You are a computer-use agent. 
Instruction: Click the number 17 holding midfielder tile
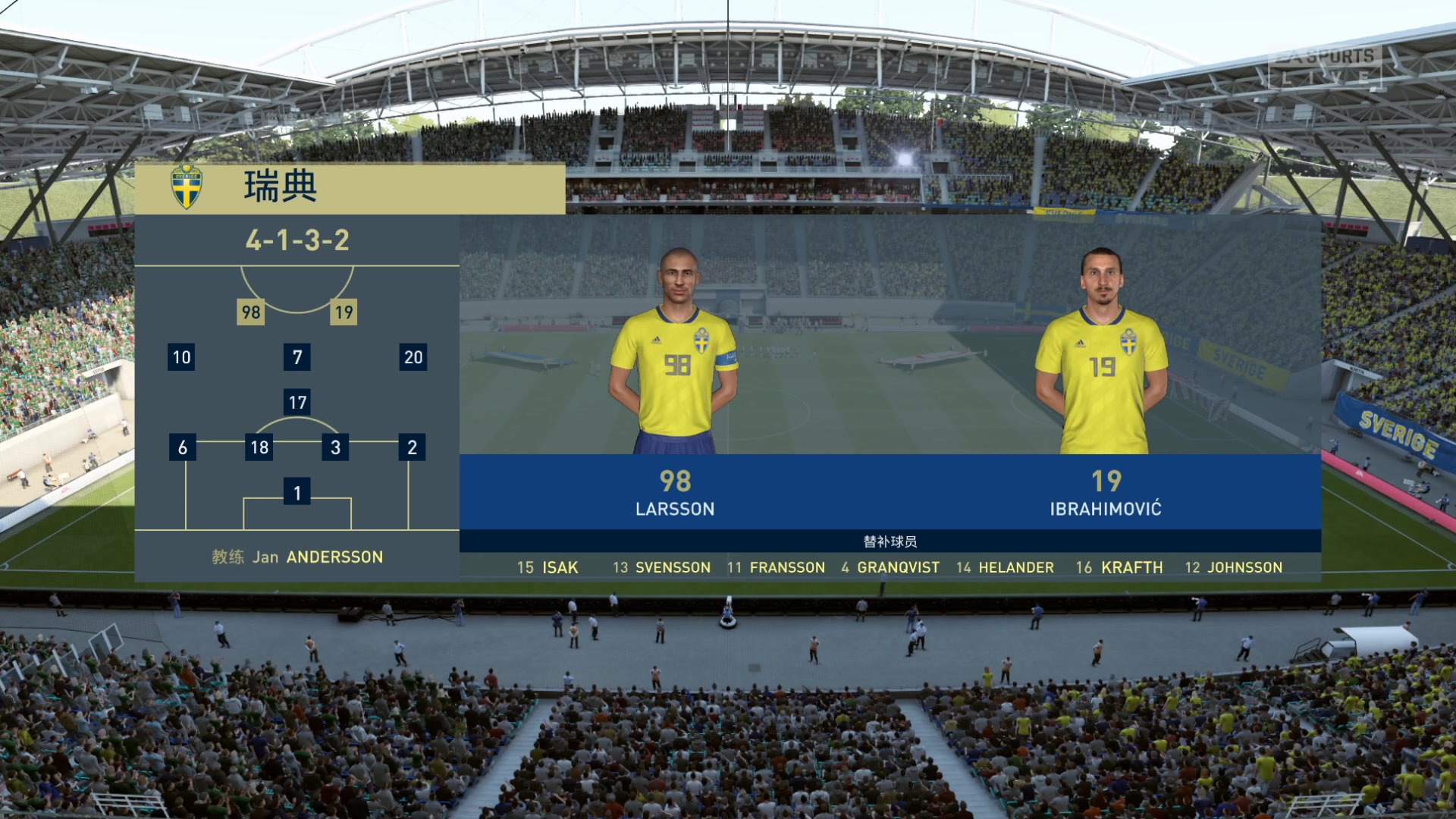point(297,402)
